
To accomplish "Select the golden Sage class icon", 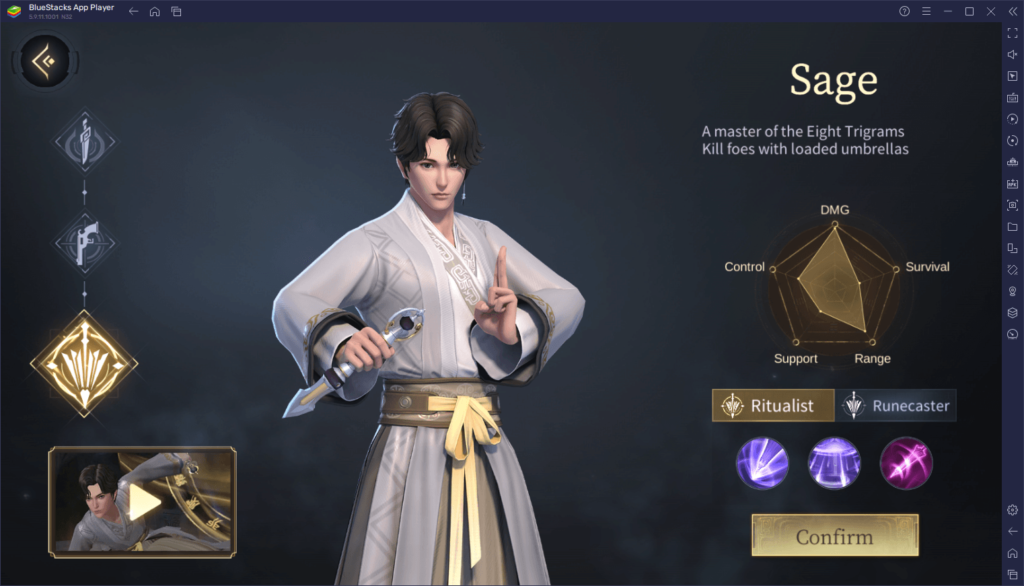I will pos(84,361).
